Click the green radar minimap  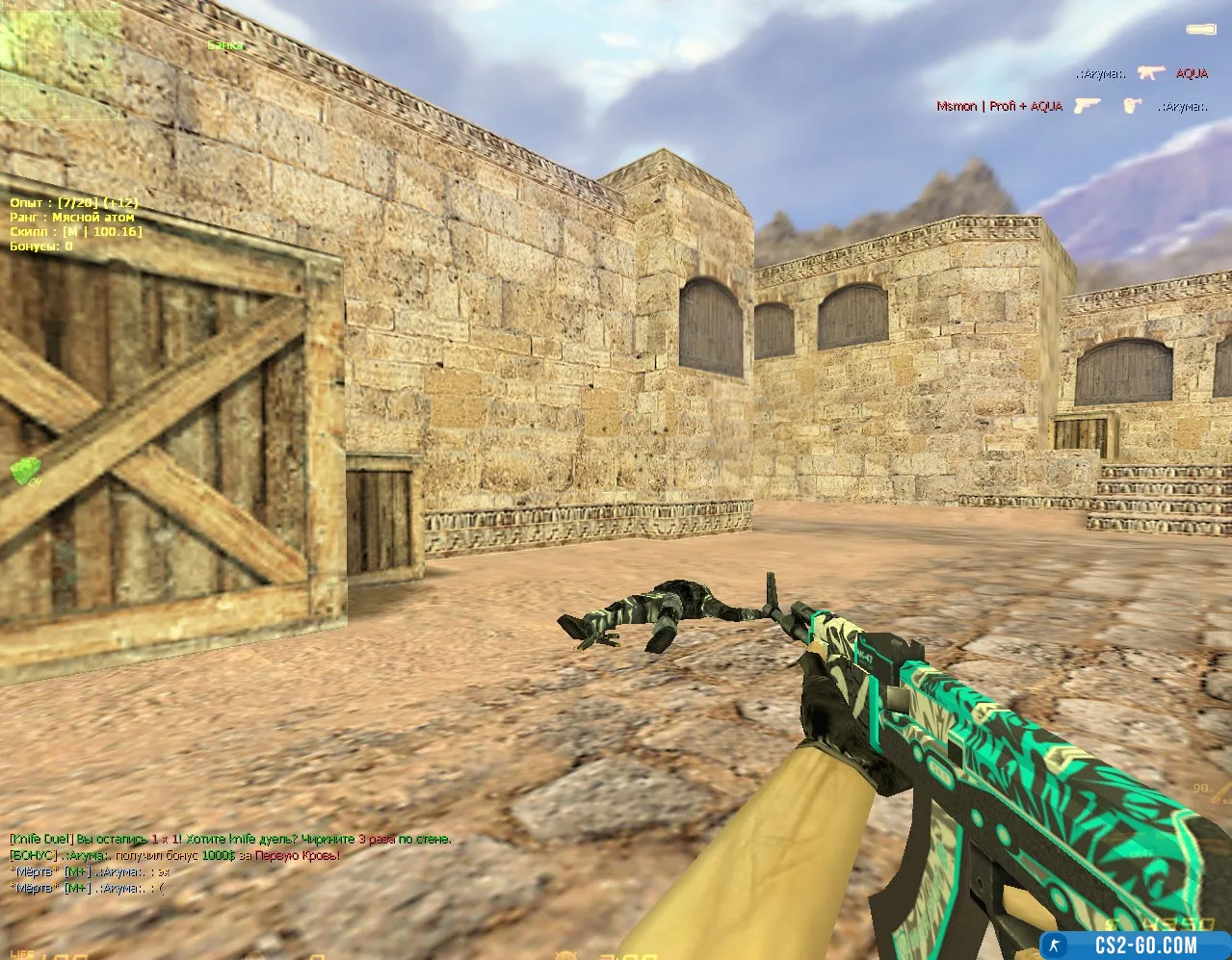click(60, 60)
